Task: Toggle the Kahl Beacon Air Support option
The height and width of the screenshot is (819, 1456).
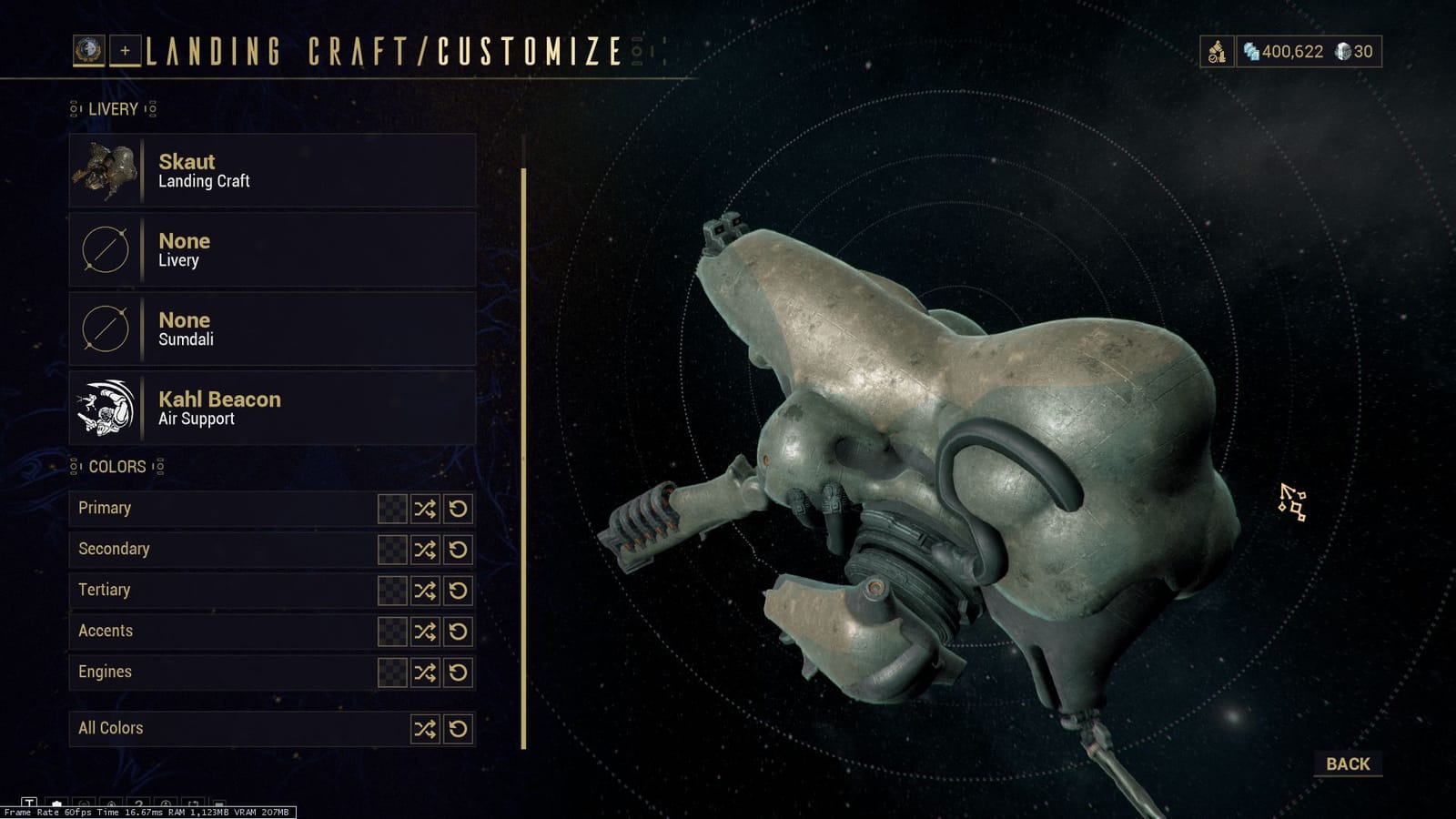Action: 271,407
